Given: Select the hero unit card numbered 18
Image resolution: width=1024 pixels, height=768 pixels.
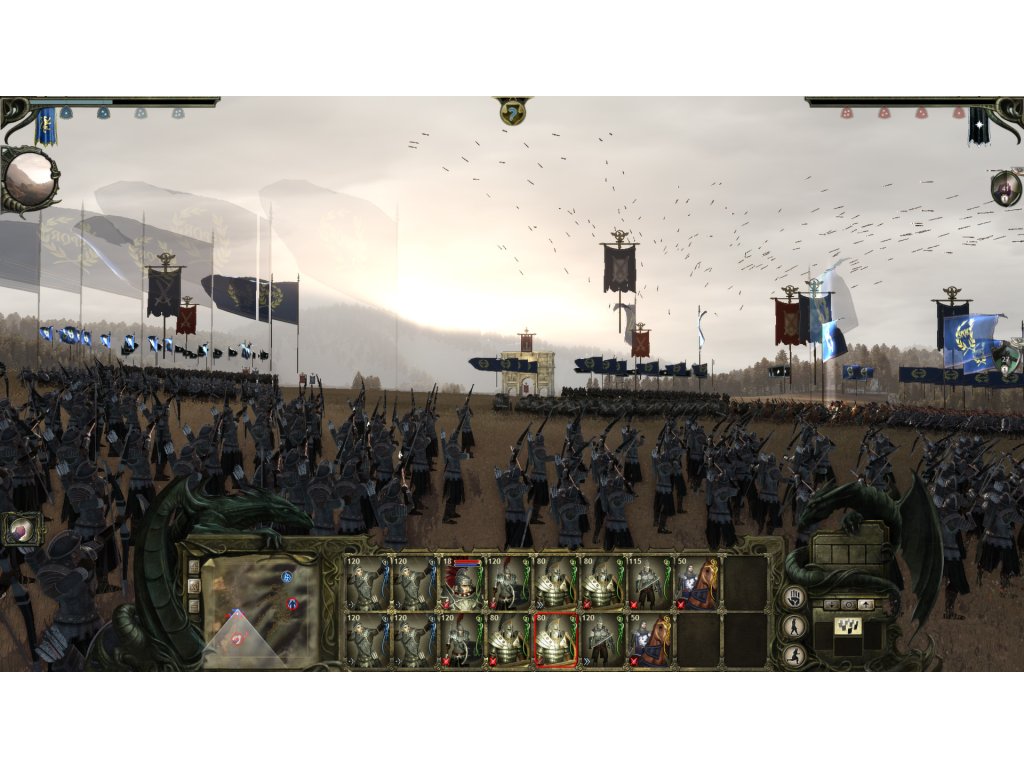Looking at the screenshot, I should pos(462,584).
